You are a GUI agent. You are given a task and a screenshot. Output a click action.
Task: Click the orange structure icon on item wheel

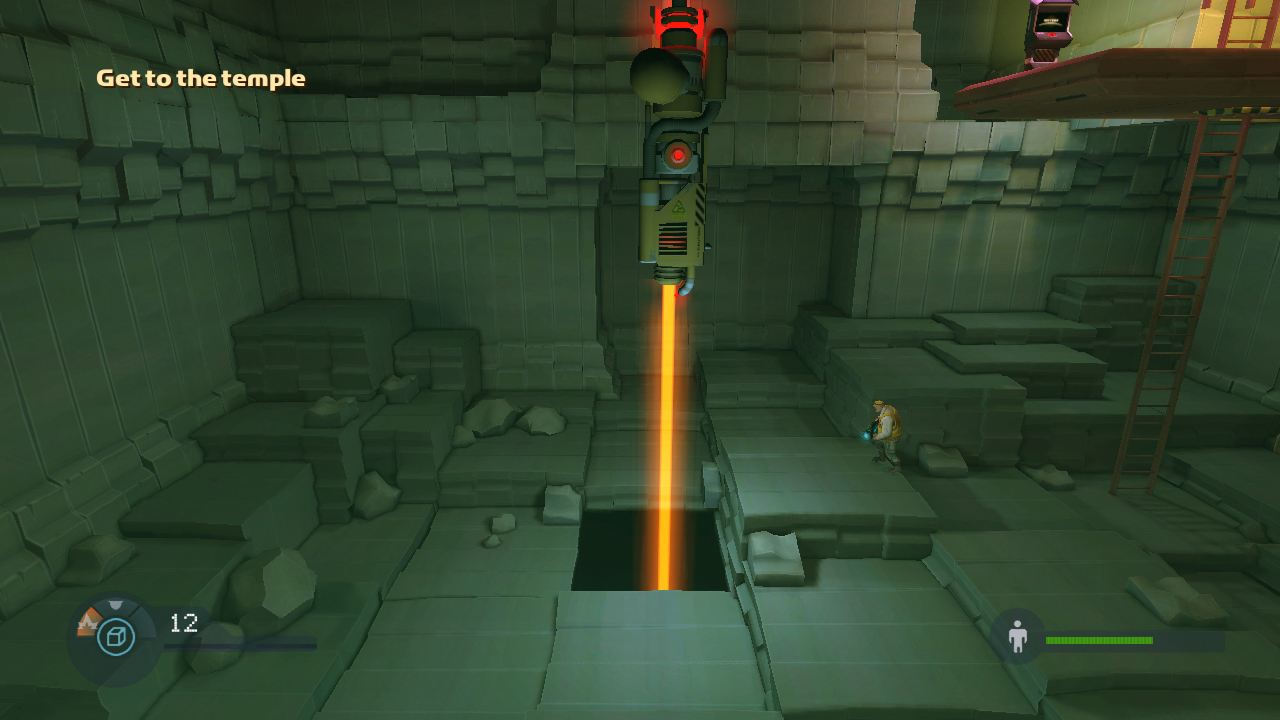click(87, 624)
